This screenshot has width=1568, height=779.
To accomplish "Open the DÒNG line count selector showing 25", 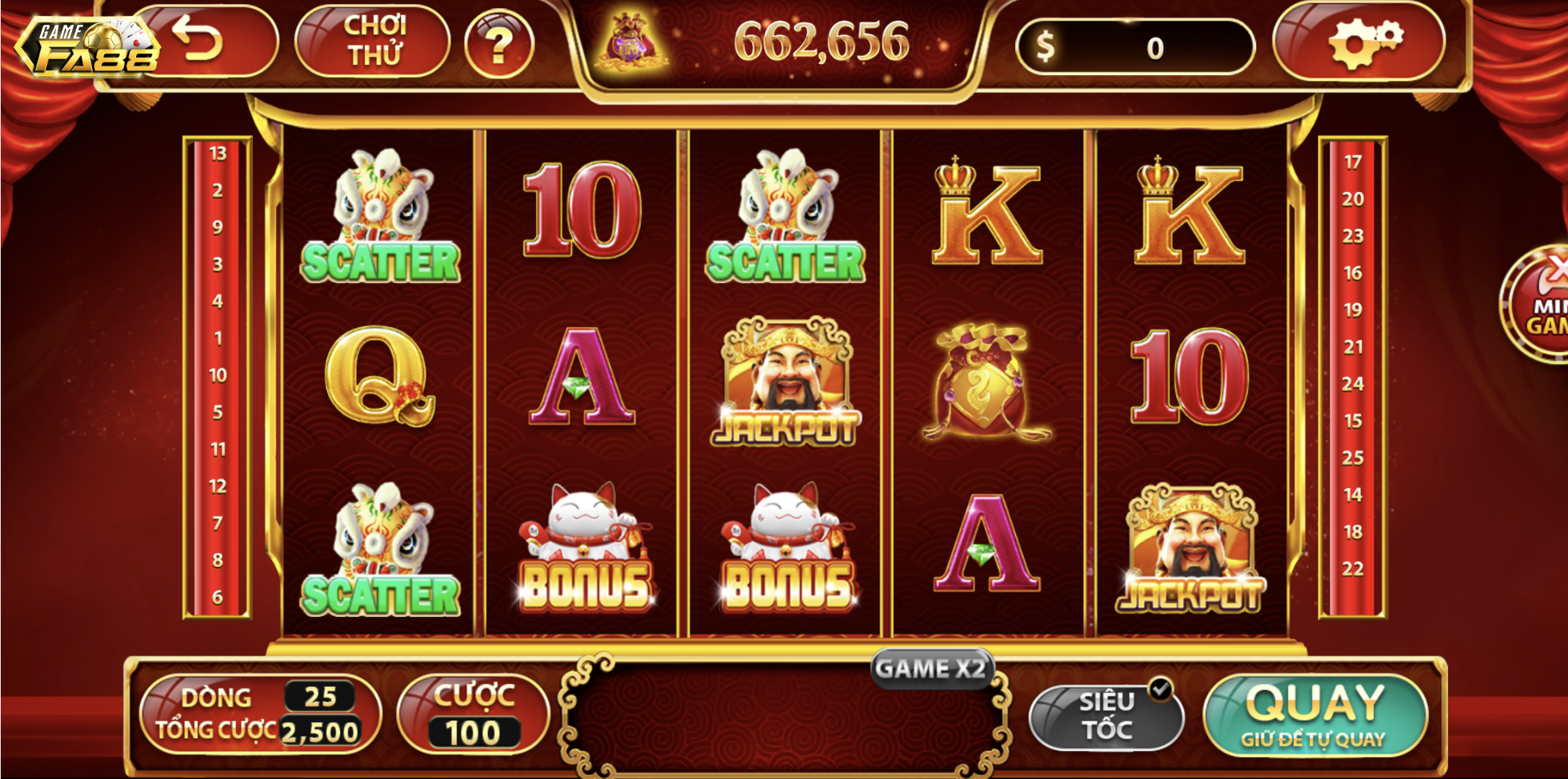I will (318, 697).
